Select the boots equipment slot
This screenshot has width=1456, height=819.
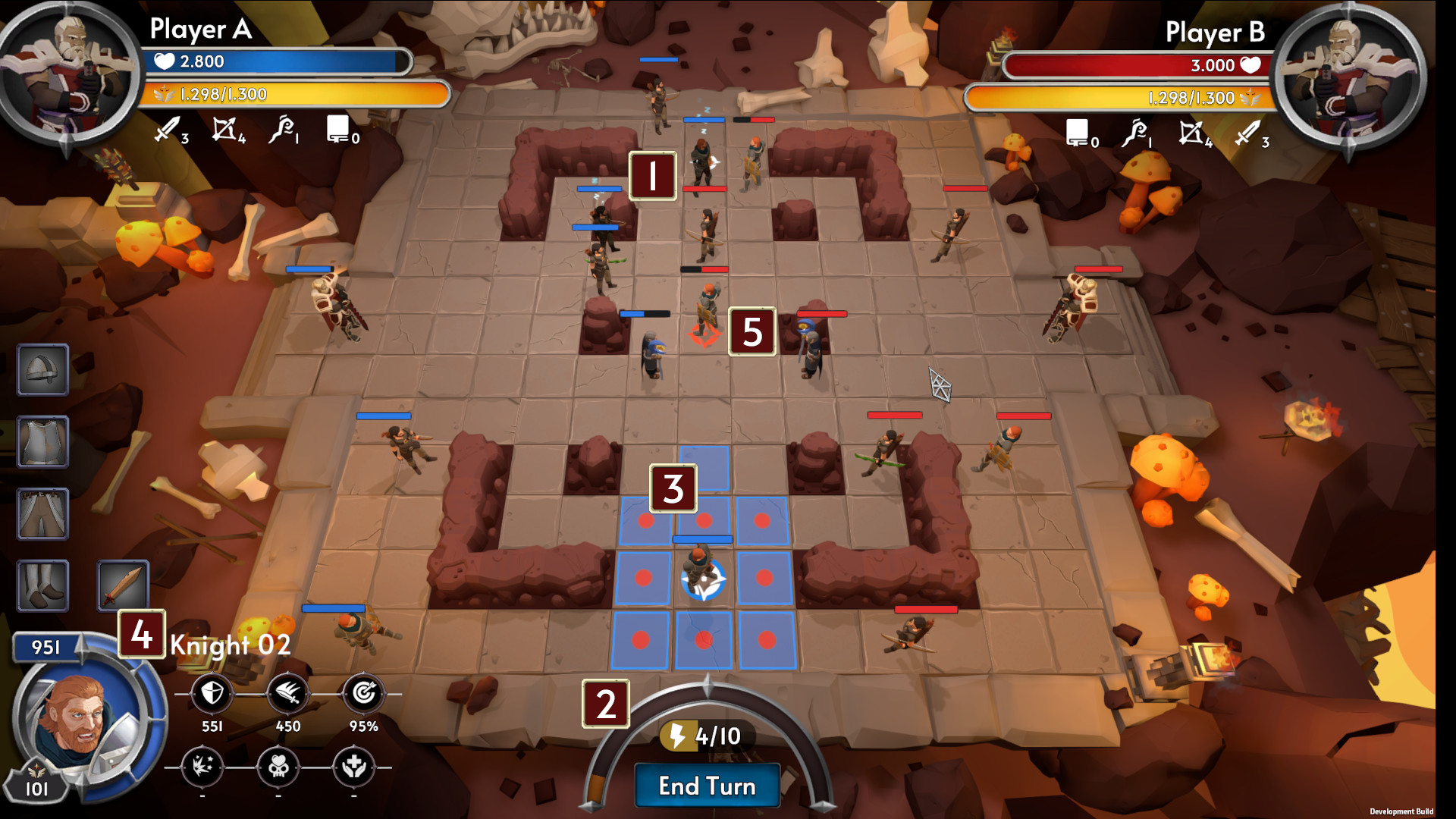click(x=43, y=585)
